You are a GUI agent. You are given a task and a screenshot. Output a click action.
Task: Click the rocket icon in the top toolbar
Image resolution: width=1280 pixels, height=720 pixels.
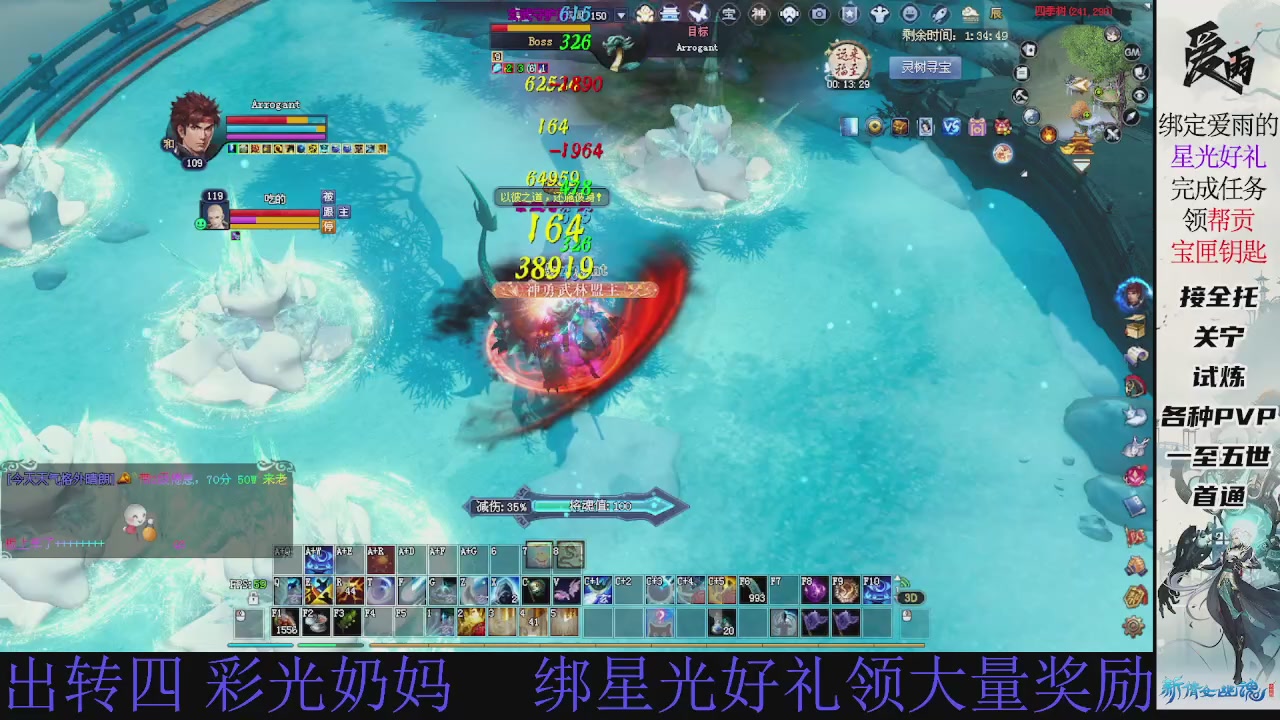pos(939,14)
